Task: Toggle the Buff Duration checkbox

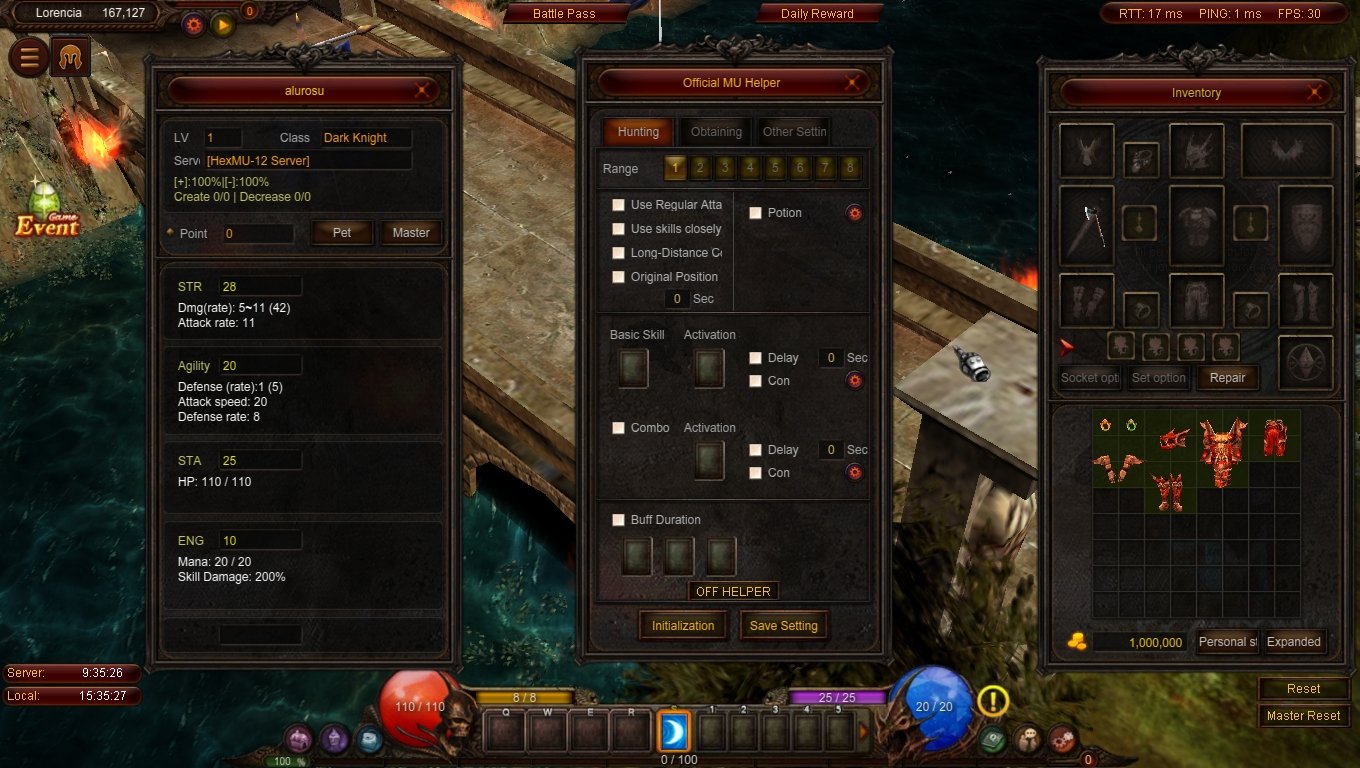Action: click(x=618, y=519)
